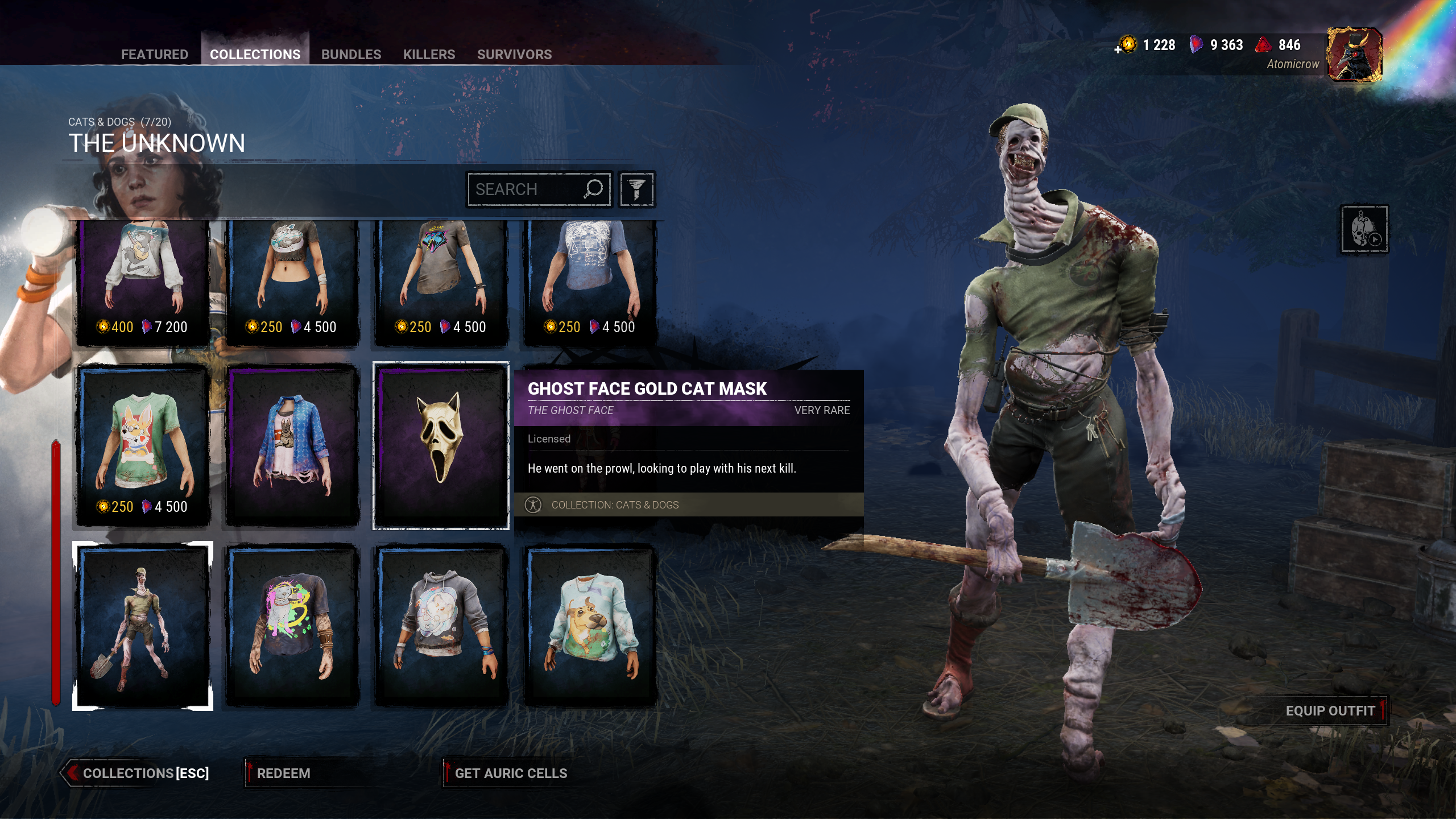Open the Redeem code option
The height and width of the screenshot is (819, 1456).
coord(283,773)
